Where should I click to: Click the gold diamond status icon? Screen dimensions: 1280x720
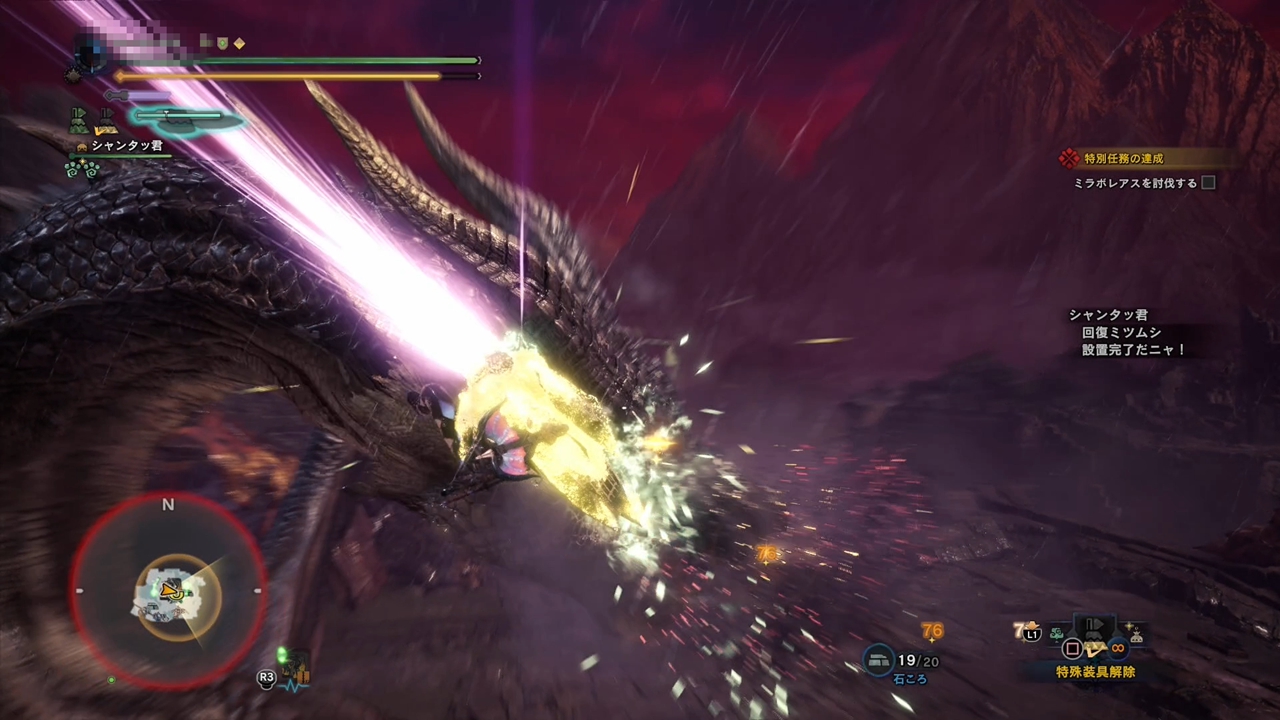tap(239, 43)
